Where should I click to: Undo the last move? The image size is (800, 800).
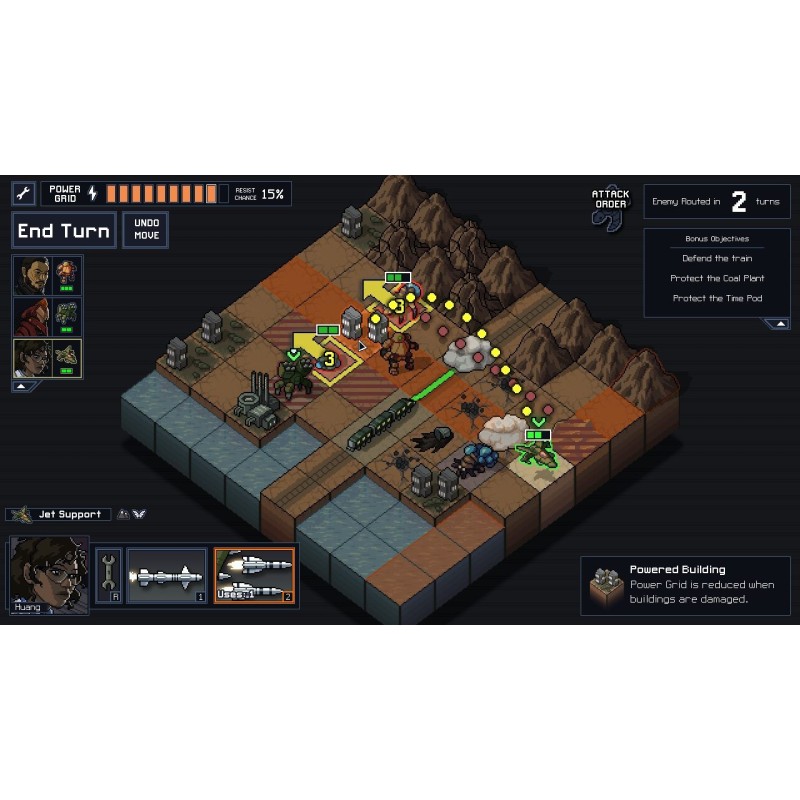coord(146,230)
